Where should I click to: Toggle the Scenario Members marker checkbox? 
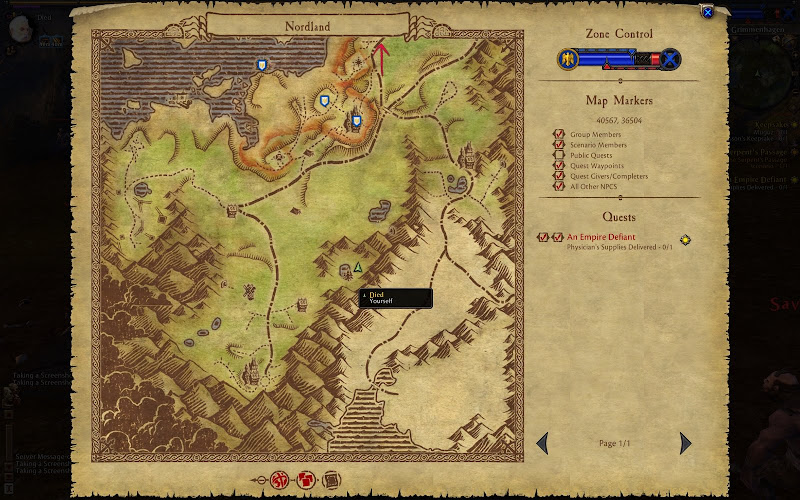click(x=560, y=145)
